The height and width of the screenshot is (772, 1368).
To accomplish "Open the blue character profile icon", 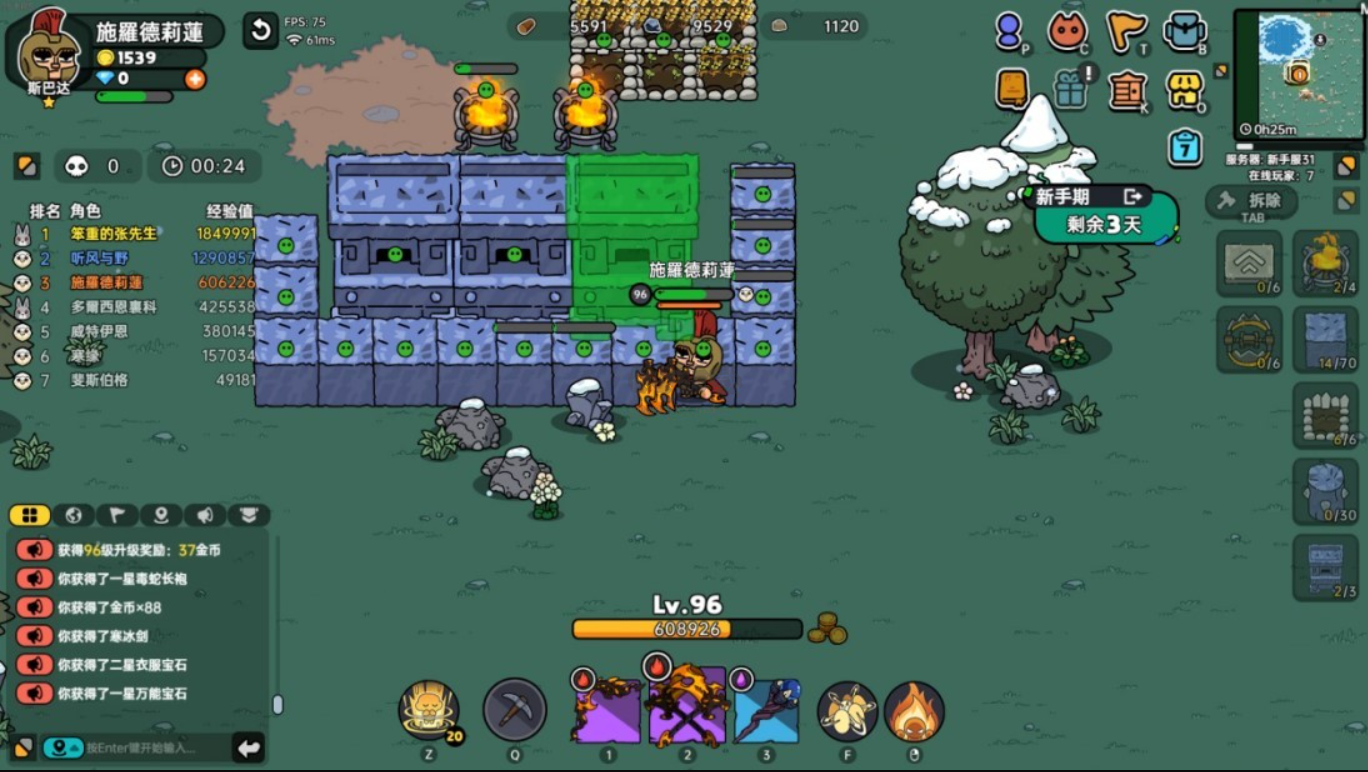I will [x=1009, y=32].
